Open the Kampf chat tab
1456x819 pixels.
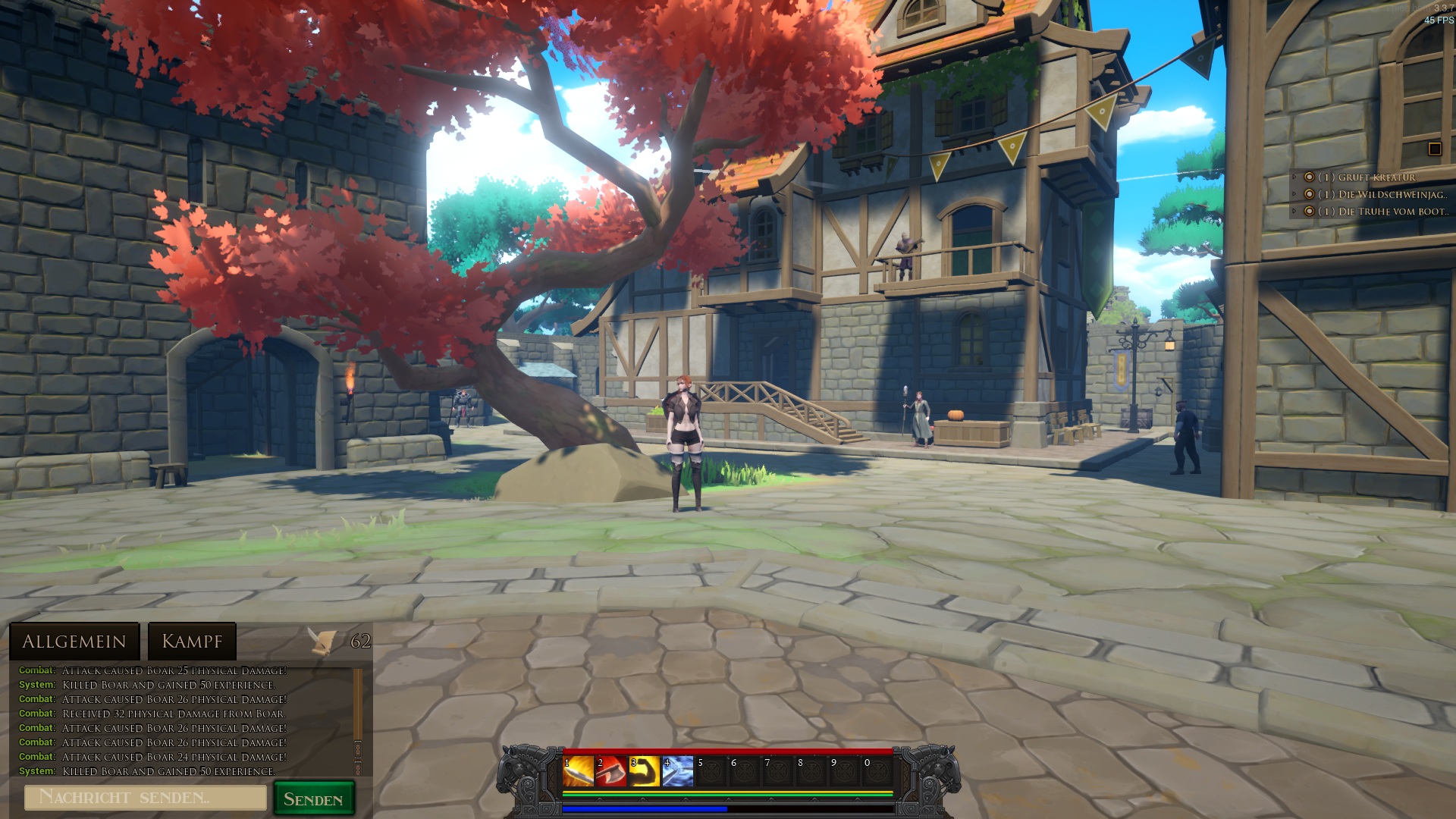click(x=192, y=642)
